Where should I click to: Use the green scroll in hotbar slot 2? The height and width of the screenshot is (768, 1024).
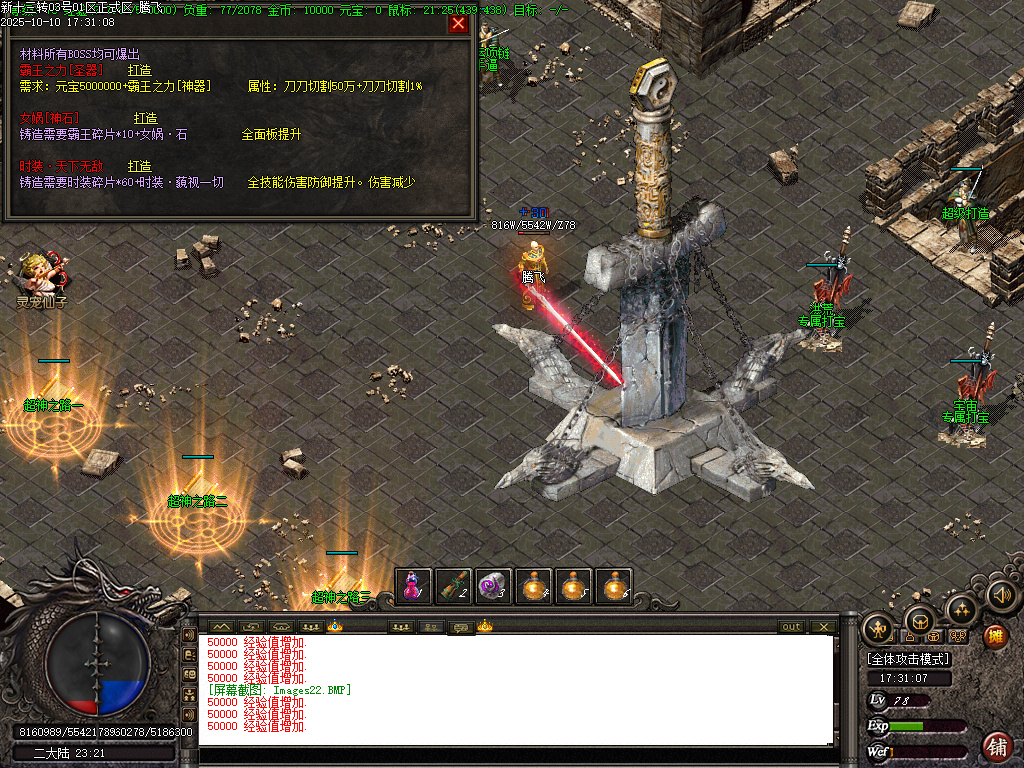[x=454, y=586]
